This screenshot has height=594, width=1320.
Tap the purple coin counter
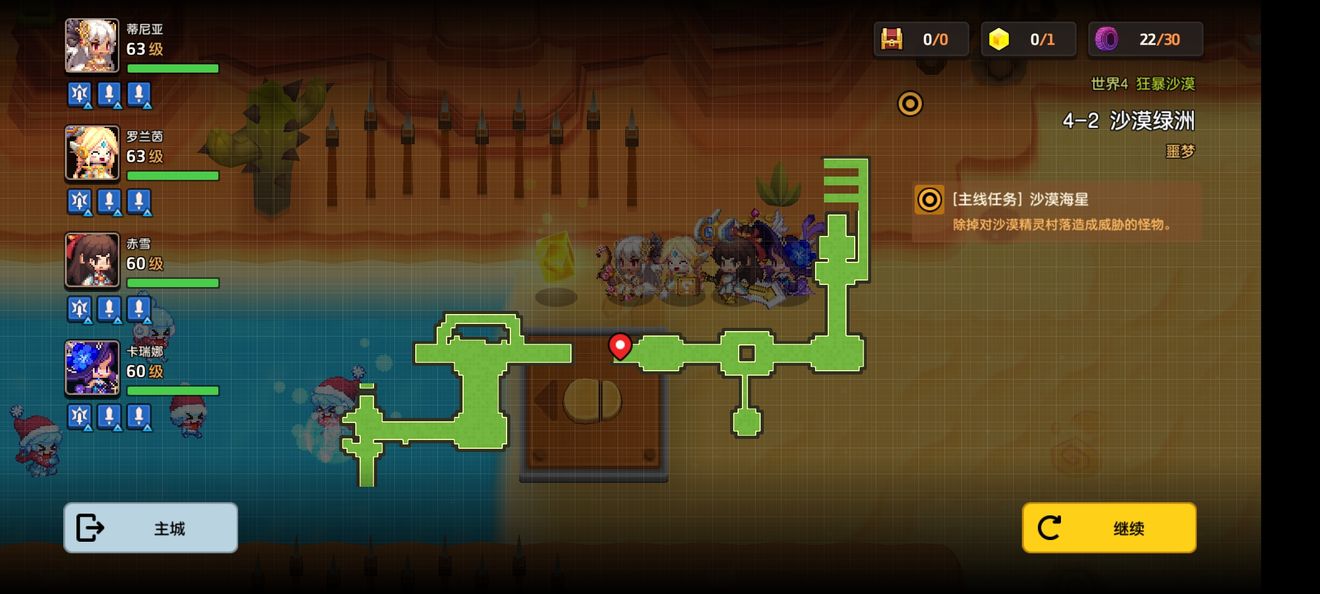[1107, 39]
